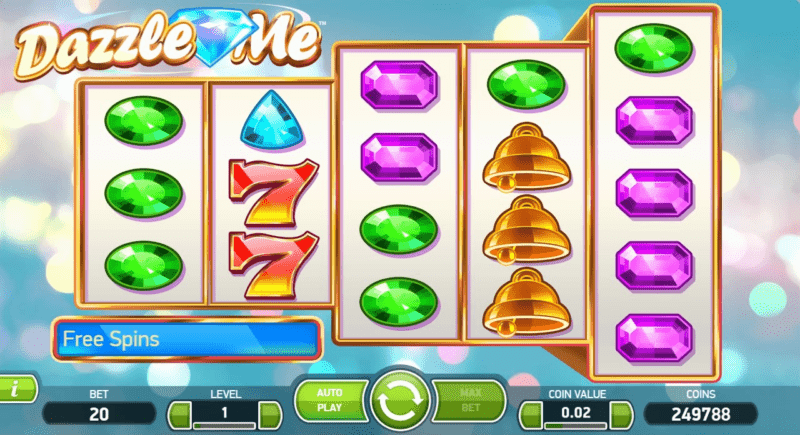Spin the reels with the circular arrows button
The height and width of the screenshot is (435, 800).
(x=398, y=403)
